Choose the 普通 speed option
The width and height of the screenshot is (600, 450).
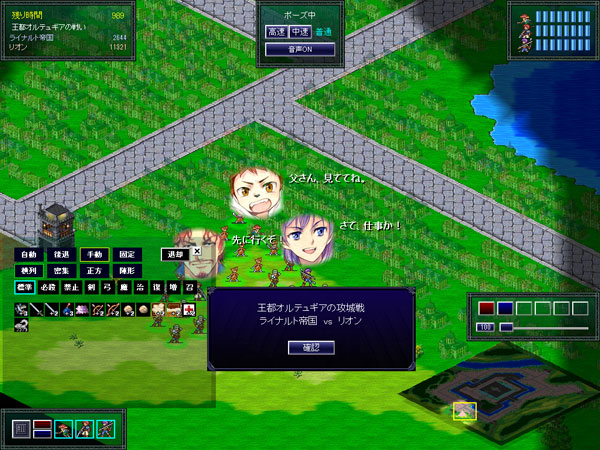pyautogui.click(x=322, y=32)
